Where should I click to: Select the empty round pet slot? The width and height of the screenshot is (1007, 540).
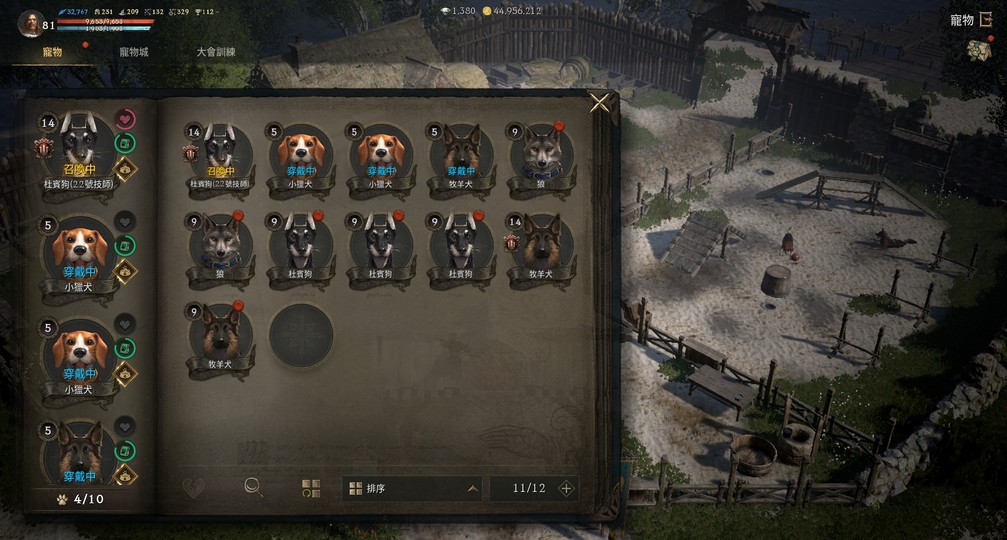(300, 336)
